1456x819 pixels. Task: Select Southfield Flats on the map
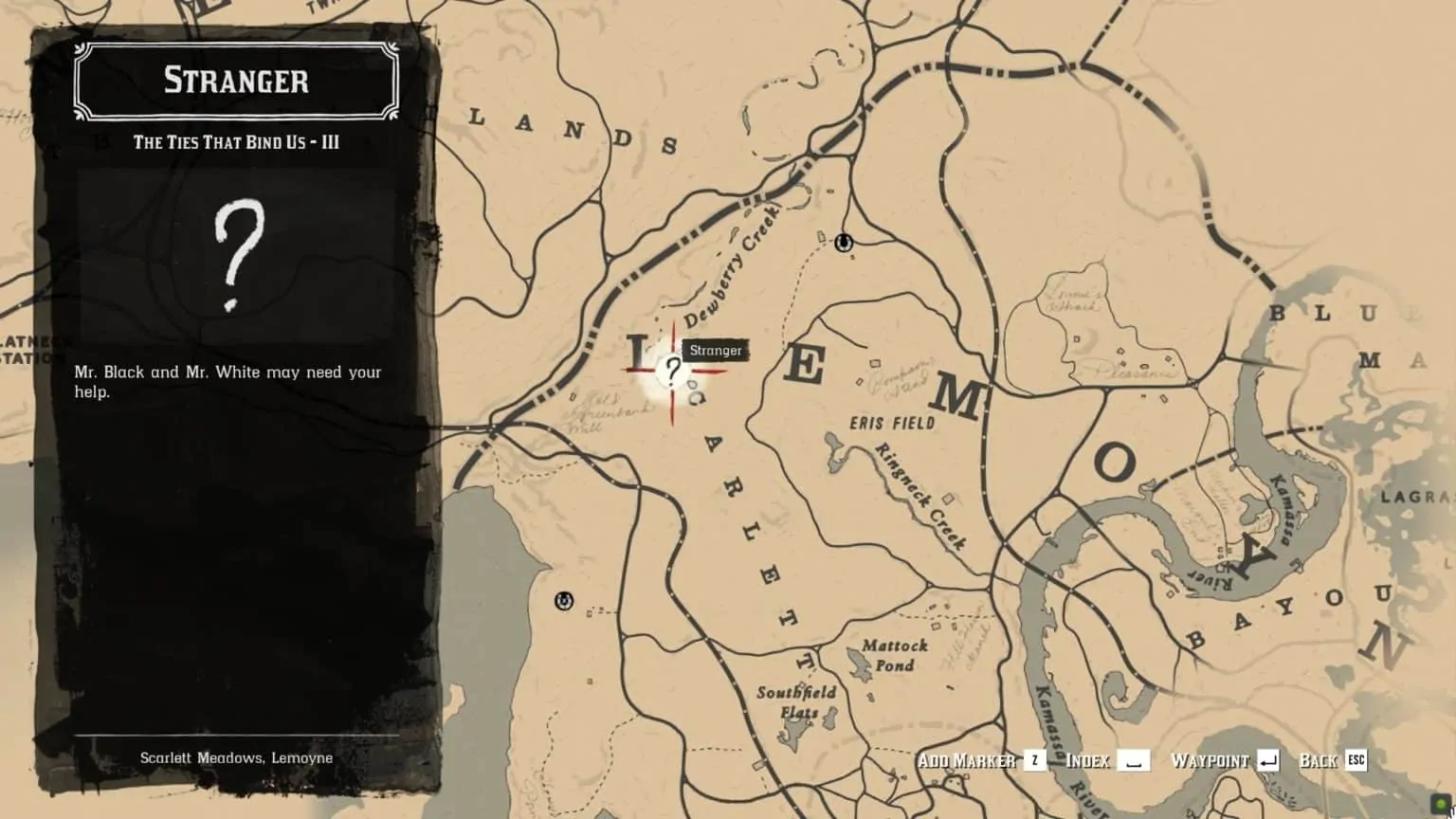796,700
